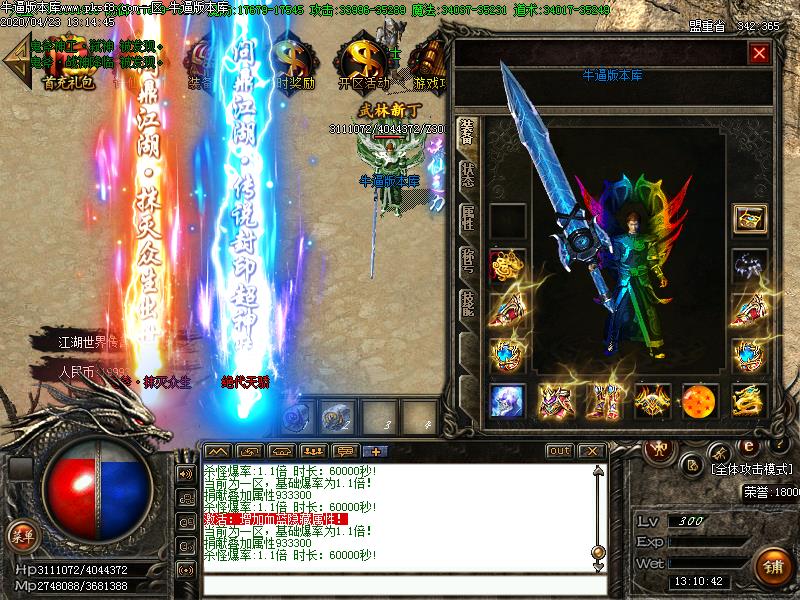
Task: Close the chat window with its X button
Action: [x=591, y=451]
